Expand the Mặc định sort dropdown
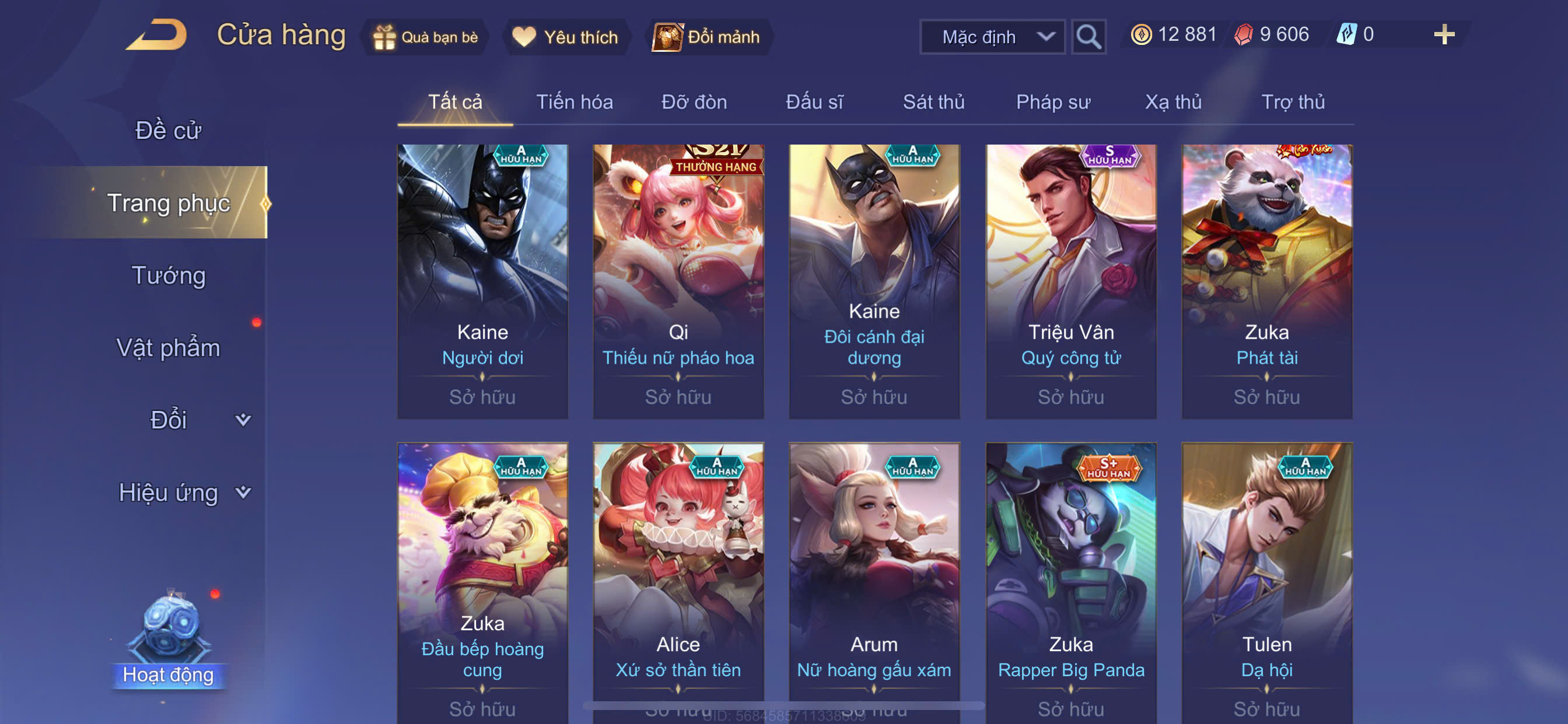This screenshot has height=724, width=1568. pos(992,37)
